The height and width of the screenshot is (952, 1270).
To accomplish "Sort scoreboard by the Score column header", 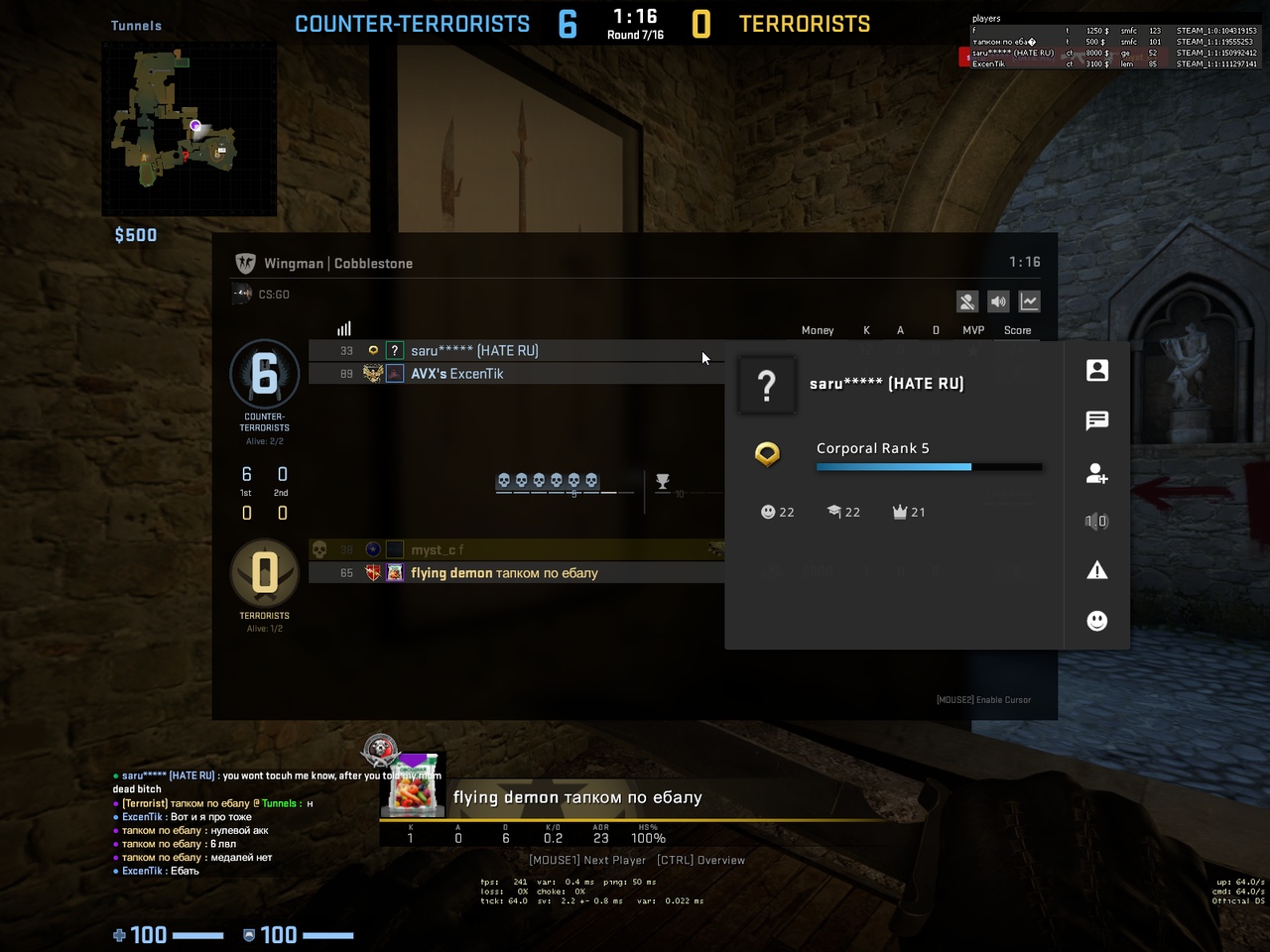I will (x=1017, y=330).
